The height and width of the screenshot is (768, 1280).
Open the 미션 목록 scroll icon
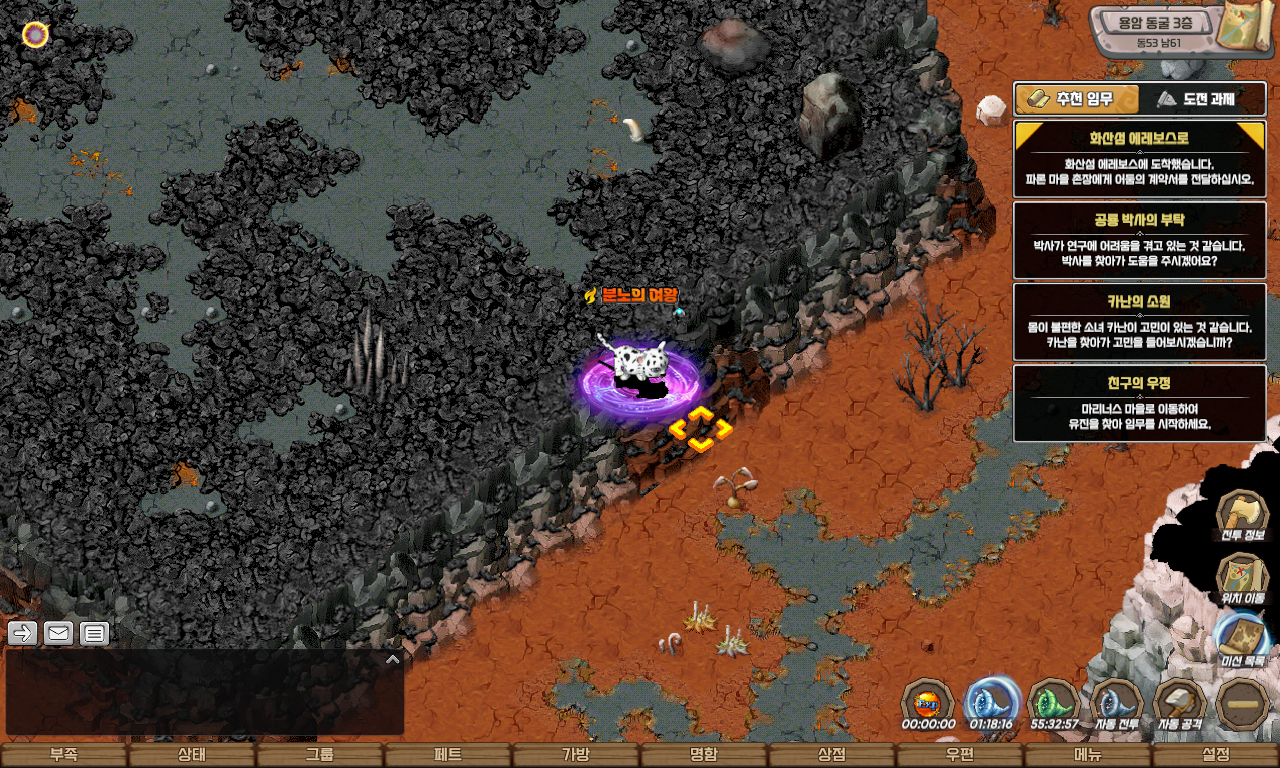point(1242,640)
